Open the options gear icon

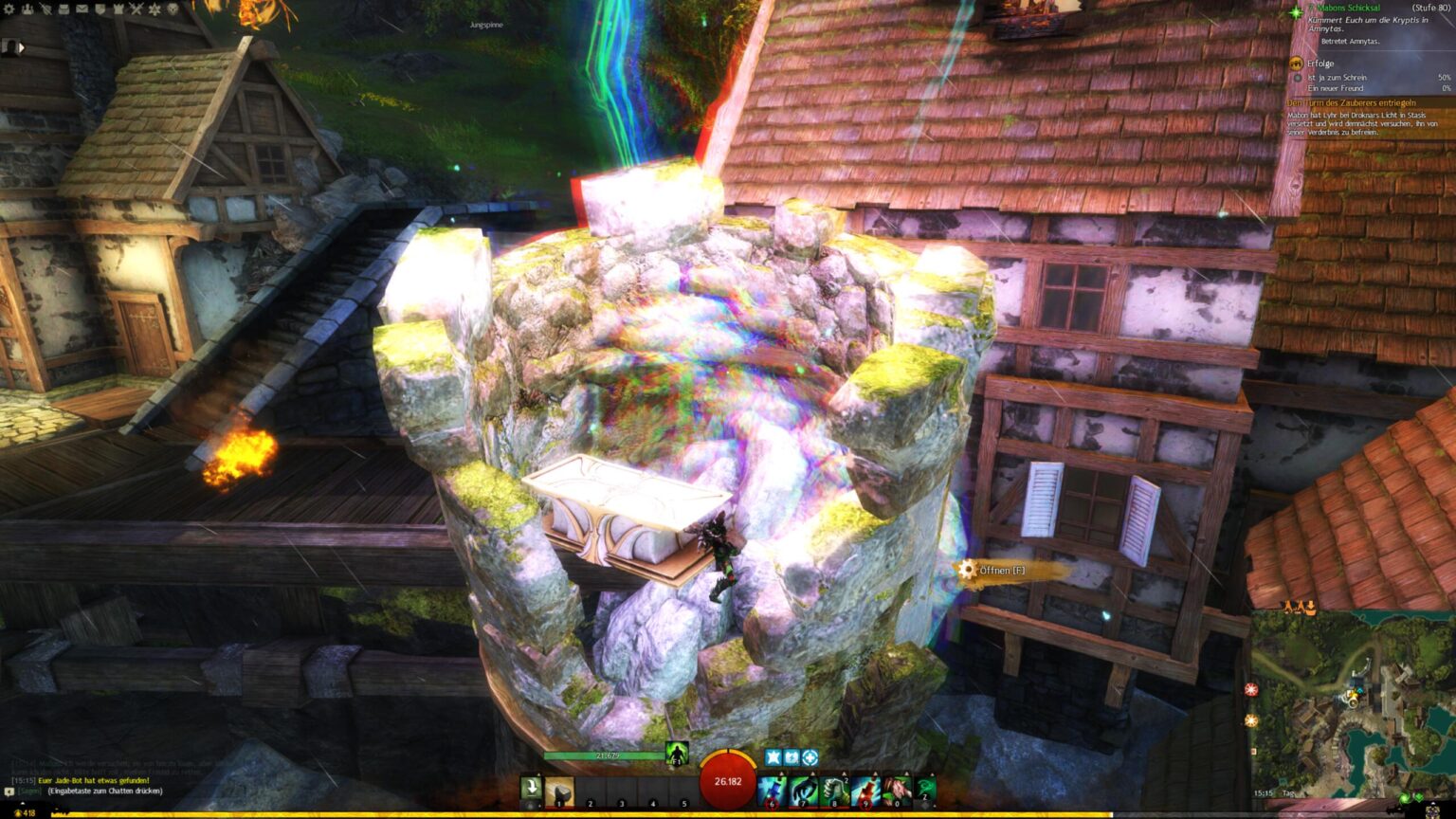(x=9, y=9)
